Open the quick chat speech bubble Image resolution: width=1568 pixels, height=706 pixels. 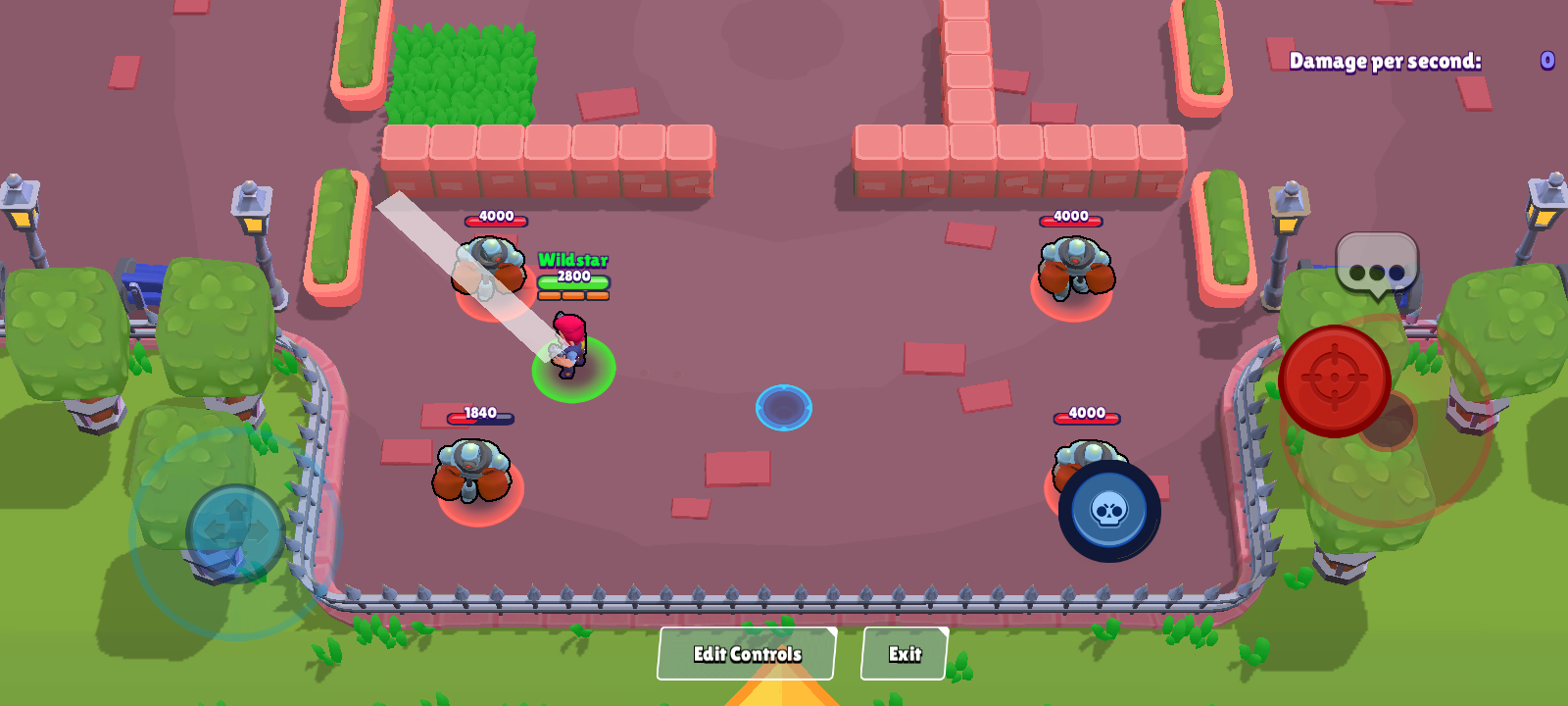(x=1376, y=265)
